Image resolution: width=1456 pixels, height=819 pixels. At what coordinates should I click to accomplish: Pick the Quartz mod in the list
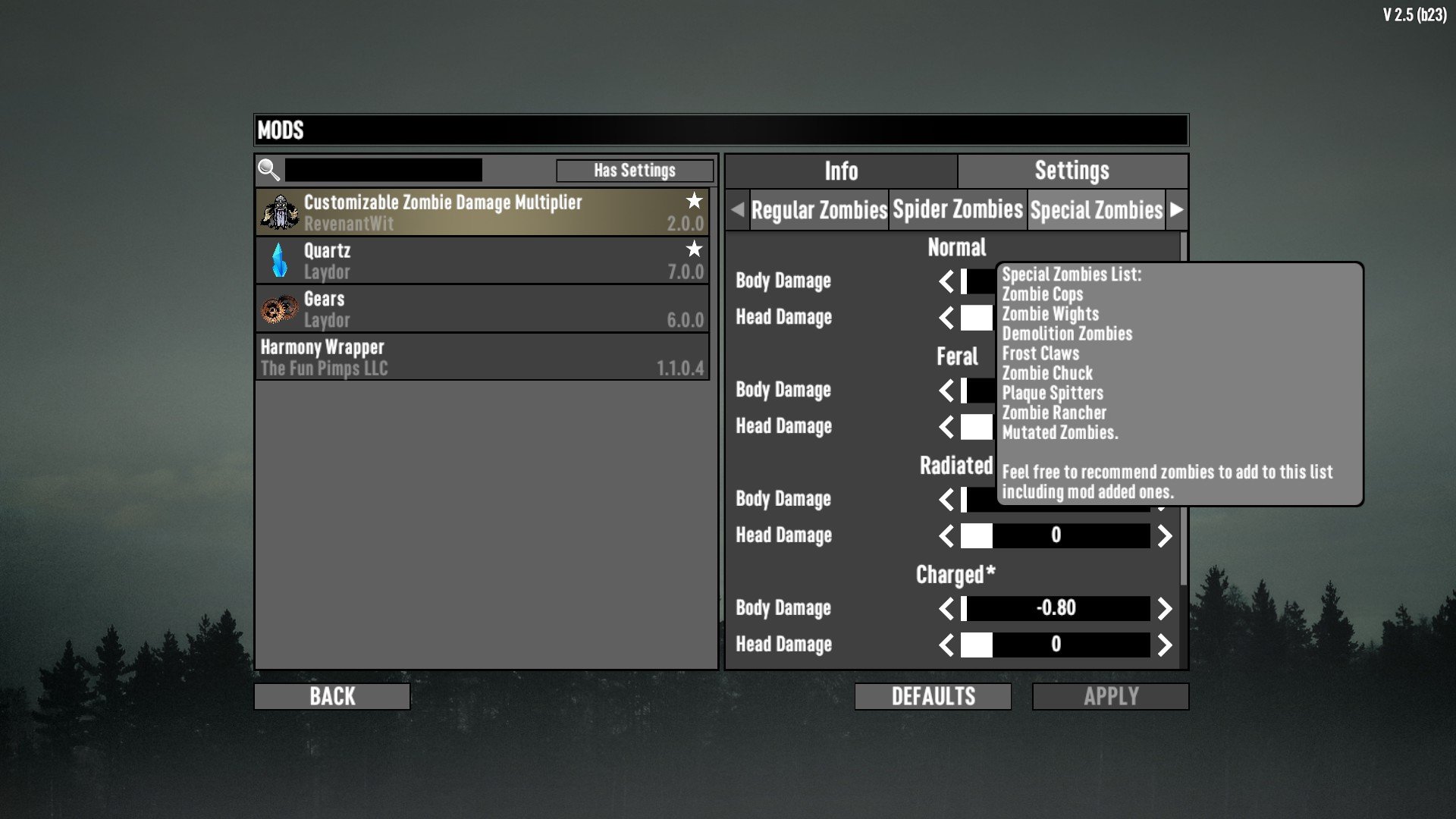[482, 261]
